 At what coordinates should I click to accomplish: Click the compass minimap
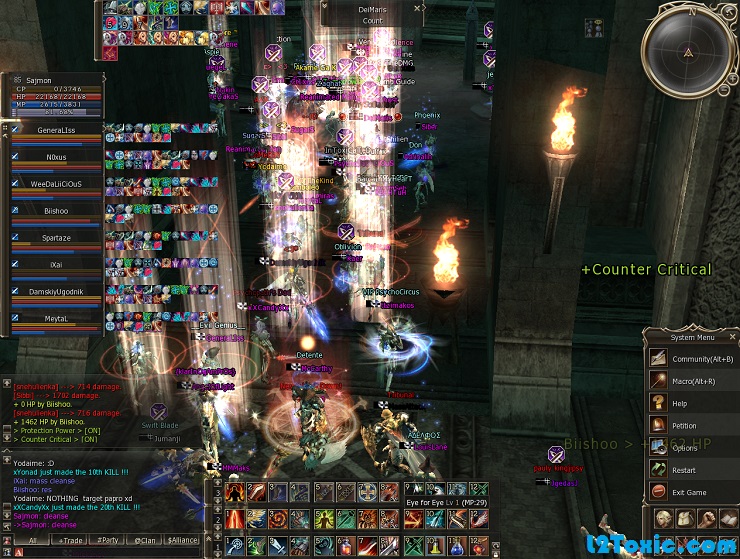click(x=688, y=51)
